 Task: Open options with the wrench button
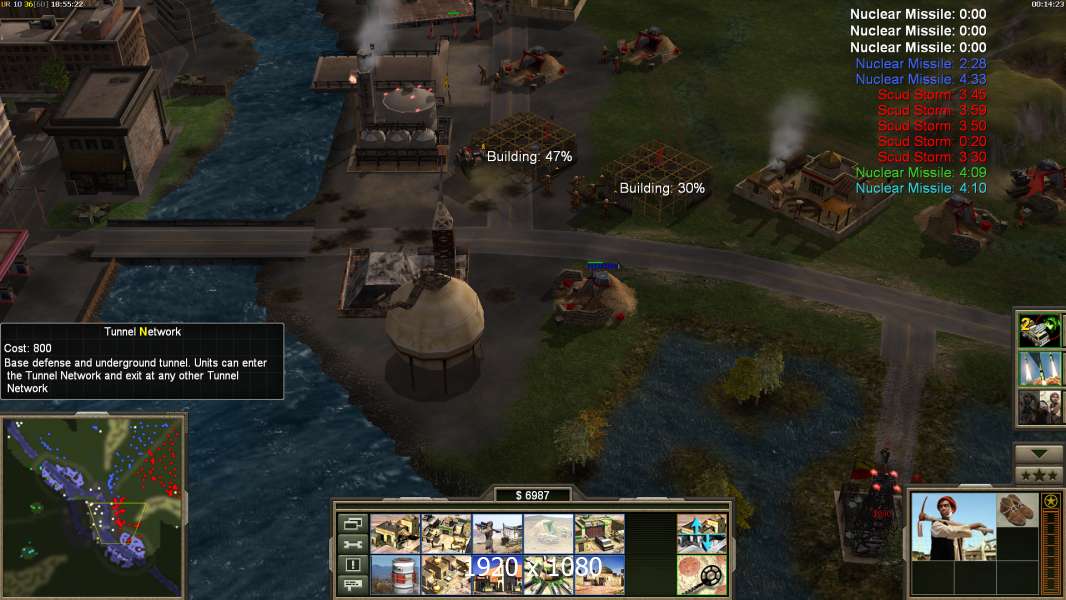point(352,544)
